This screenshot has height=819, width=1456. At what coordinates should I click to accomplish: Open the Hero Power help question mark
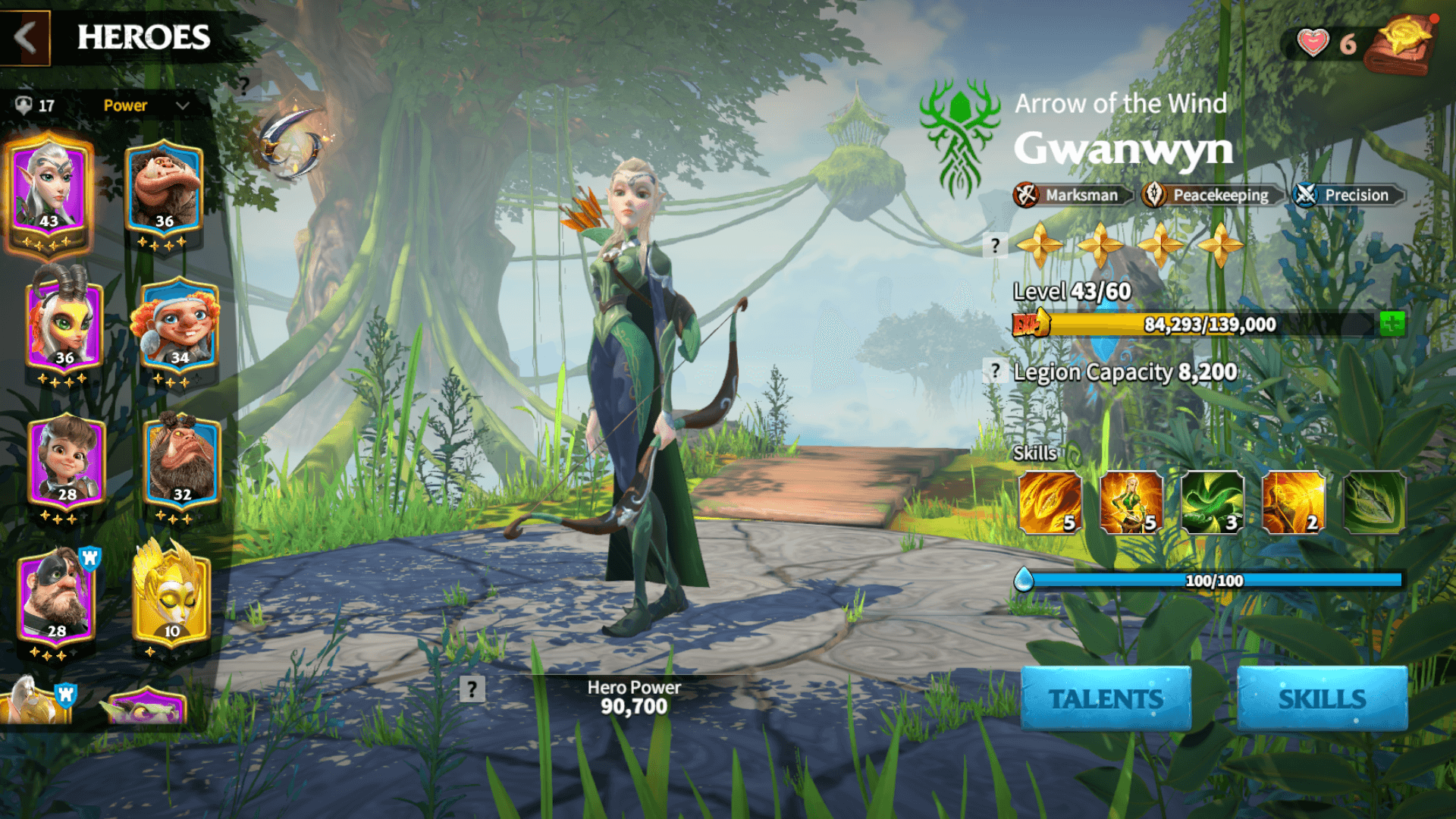tap(472, 689)
